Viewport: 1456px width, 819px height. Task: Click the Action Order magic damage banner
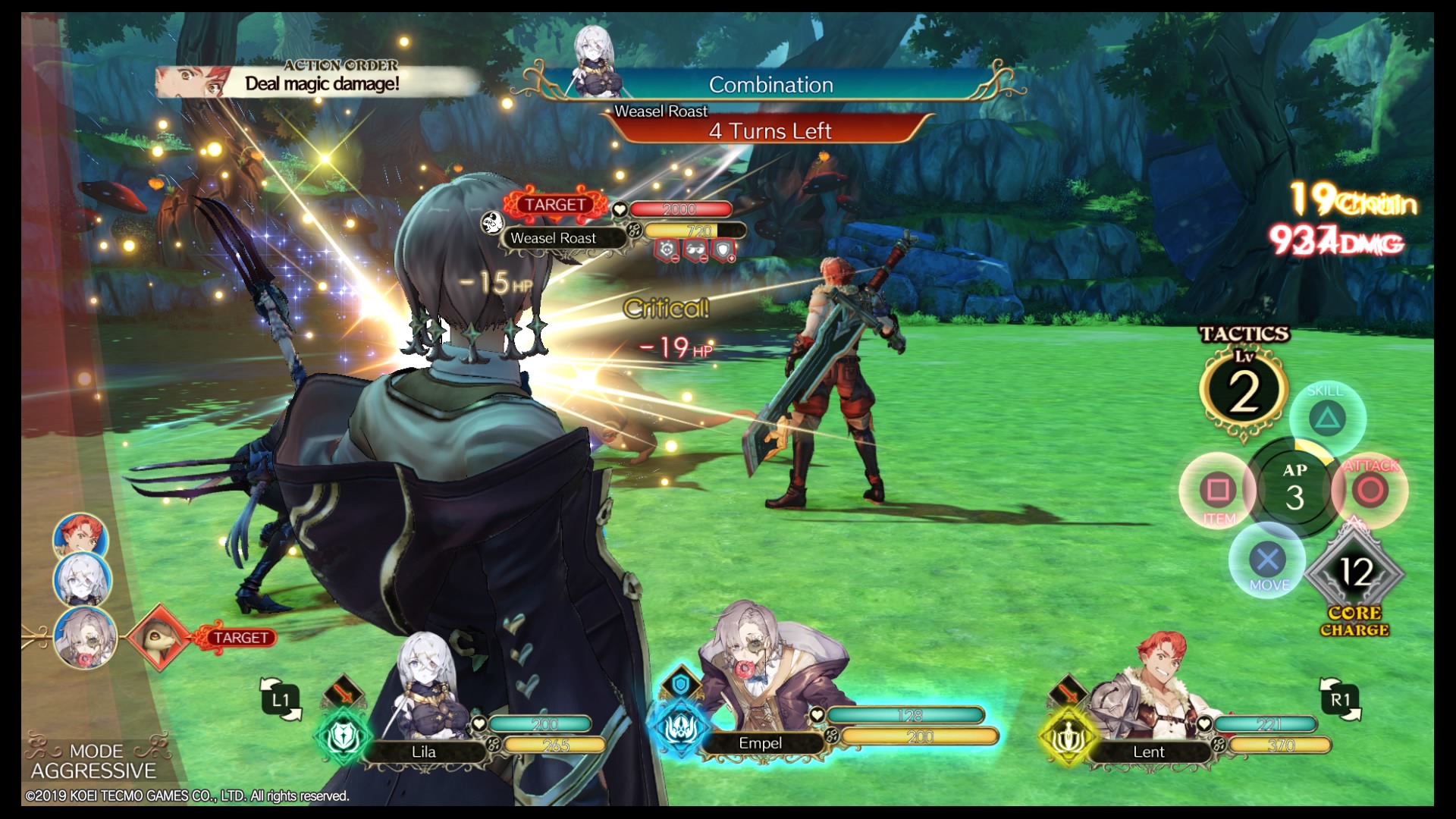(318, 81)
